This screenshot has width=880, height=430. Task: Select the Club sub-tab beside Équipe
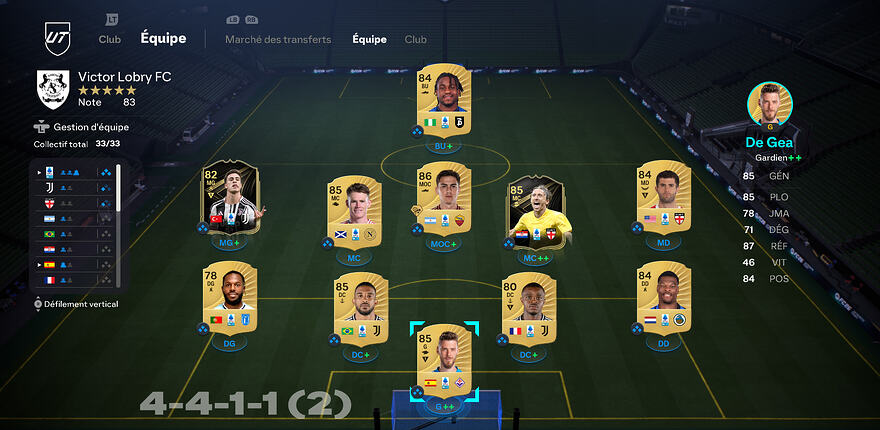tap(415, 40)
